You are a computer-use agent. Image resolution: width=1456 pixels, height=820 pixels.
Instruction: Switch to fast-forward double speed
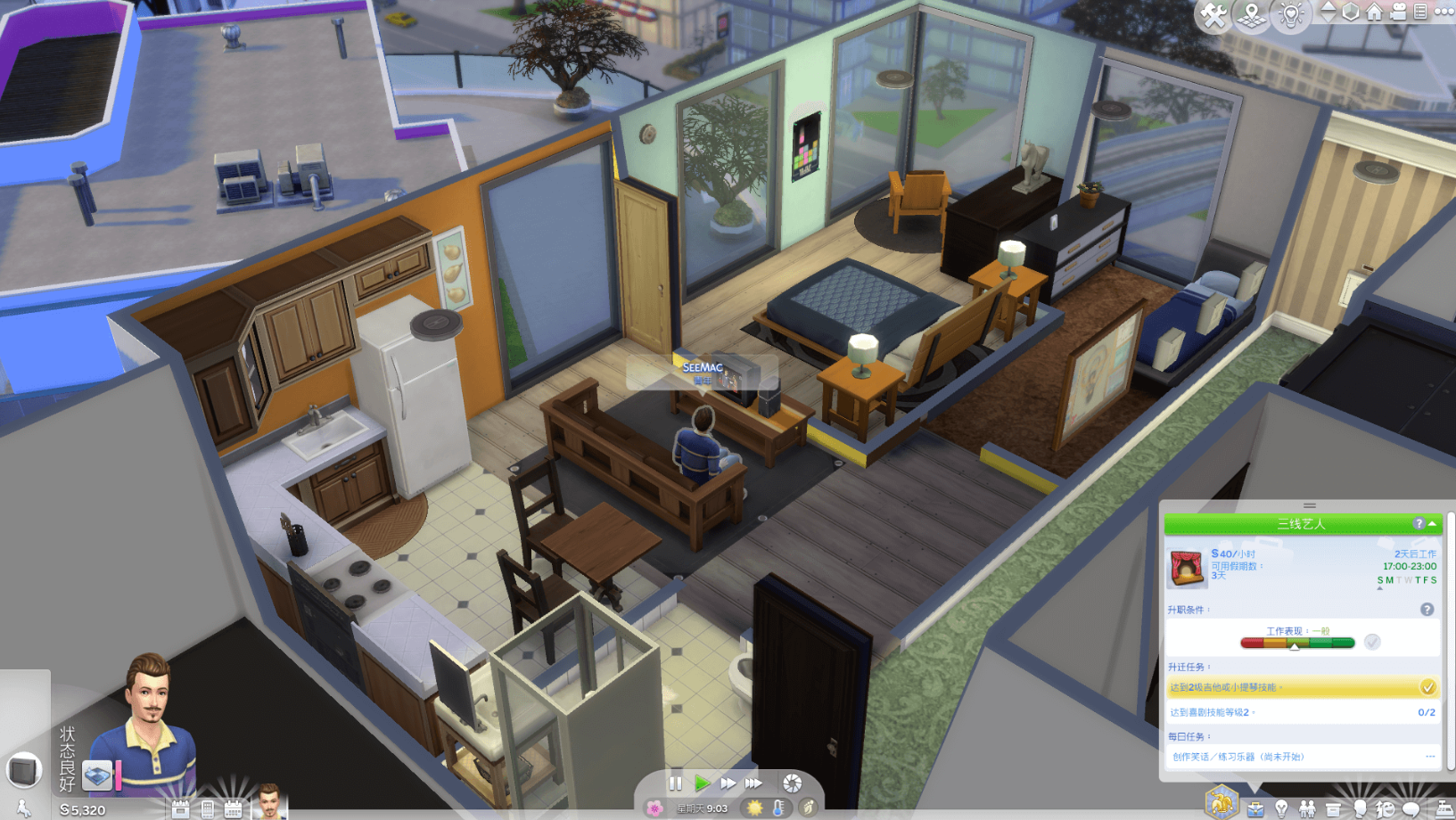tap(728, 783)
